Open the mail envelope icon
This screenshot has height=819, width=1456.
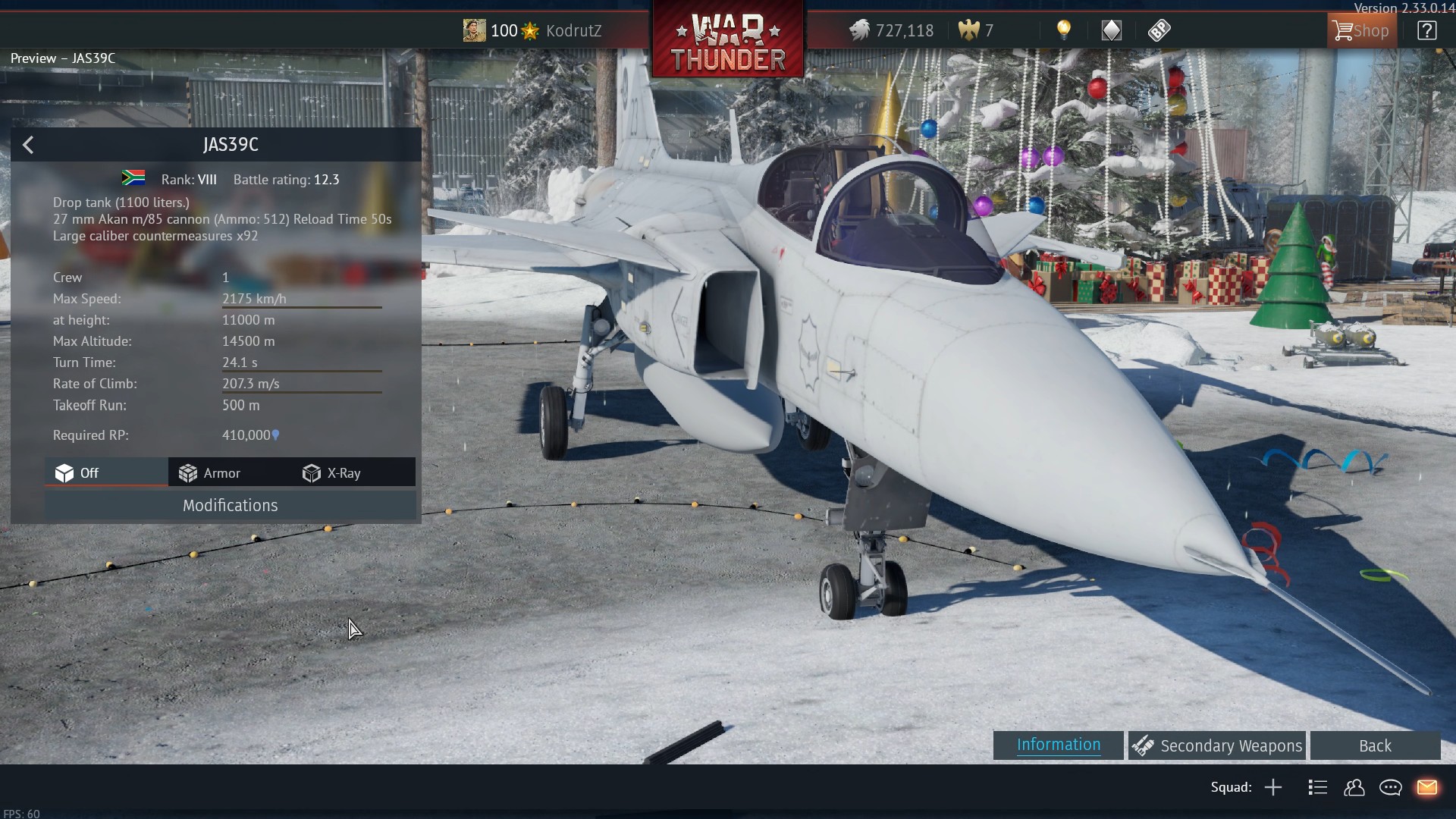coord(1426,787)
